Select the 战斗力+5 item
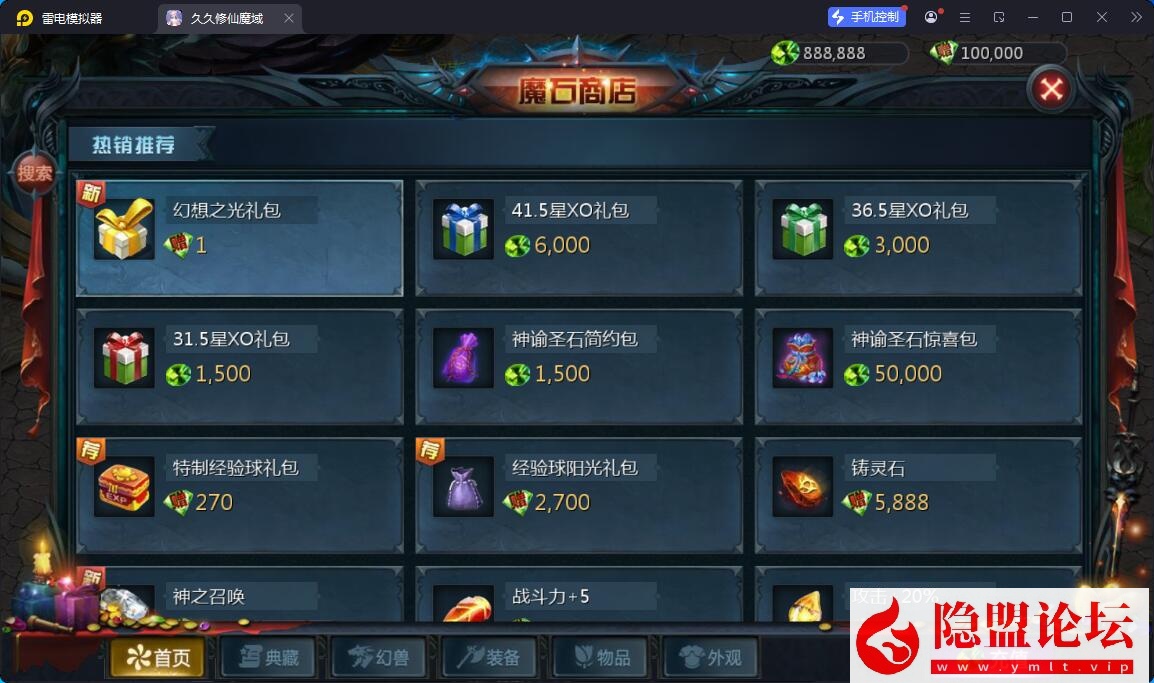This screenshot has width=1154, height=683. (x=579, y=599)
